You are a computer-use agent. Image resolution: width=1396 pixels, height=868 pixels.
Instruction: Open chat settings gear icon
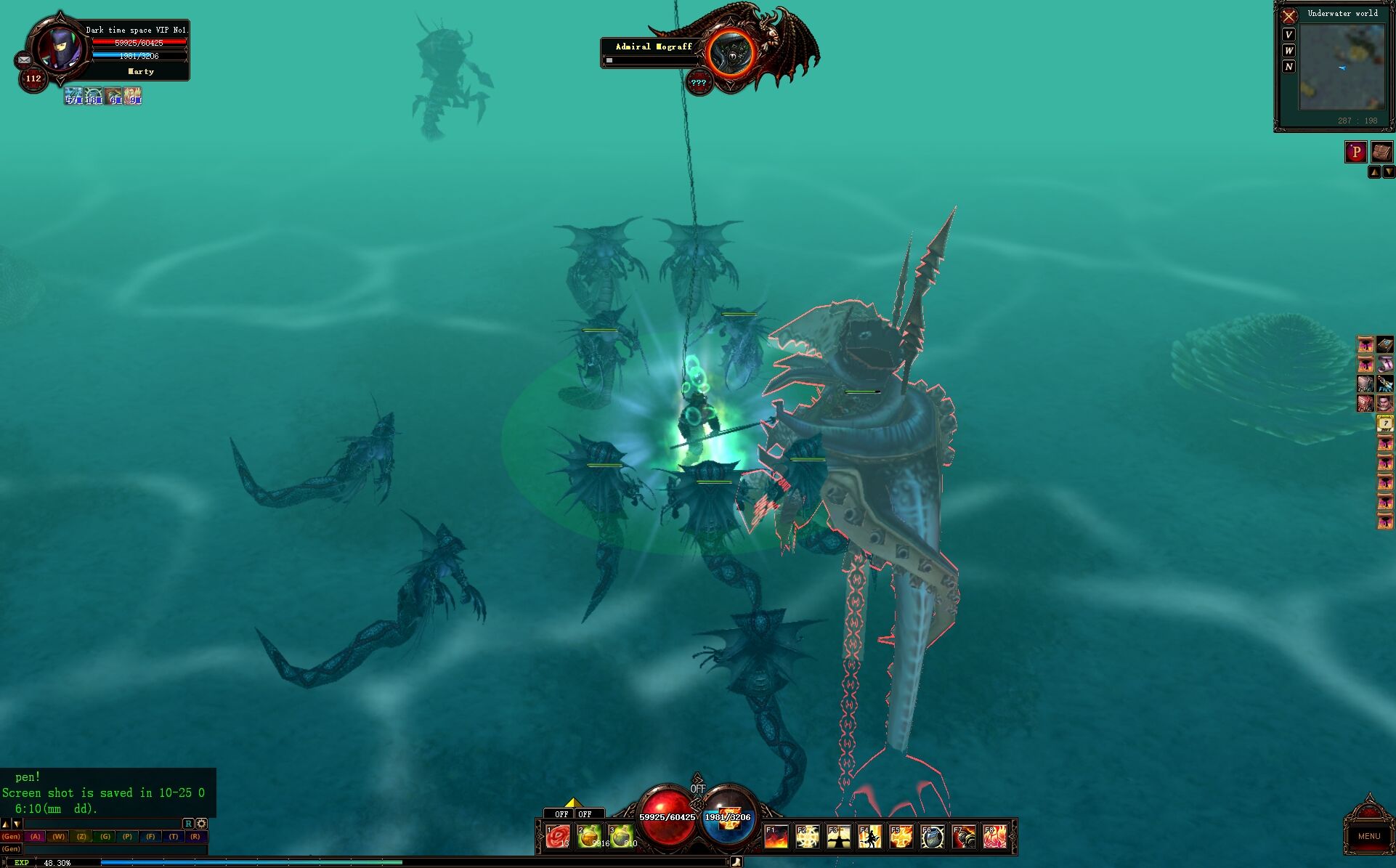[x=202, y=824]
